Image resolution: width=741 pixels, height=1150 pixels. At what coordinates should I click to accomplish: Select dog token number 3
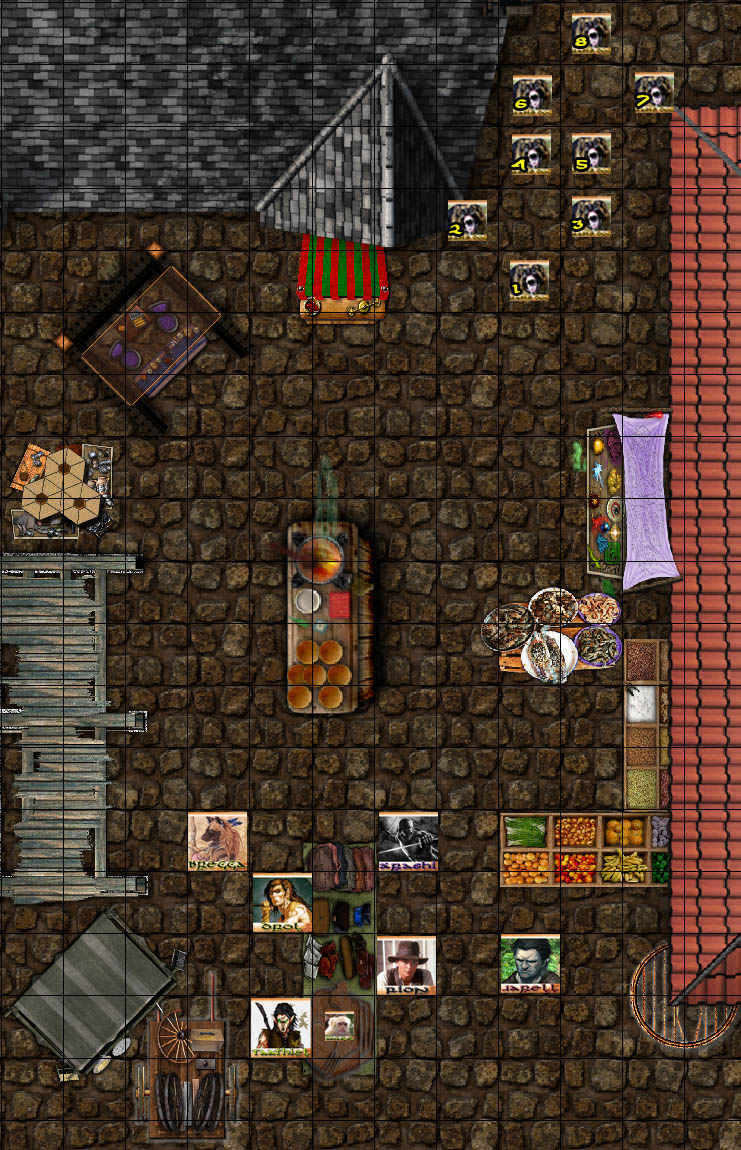(x=591, y=216)
